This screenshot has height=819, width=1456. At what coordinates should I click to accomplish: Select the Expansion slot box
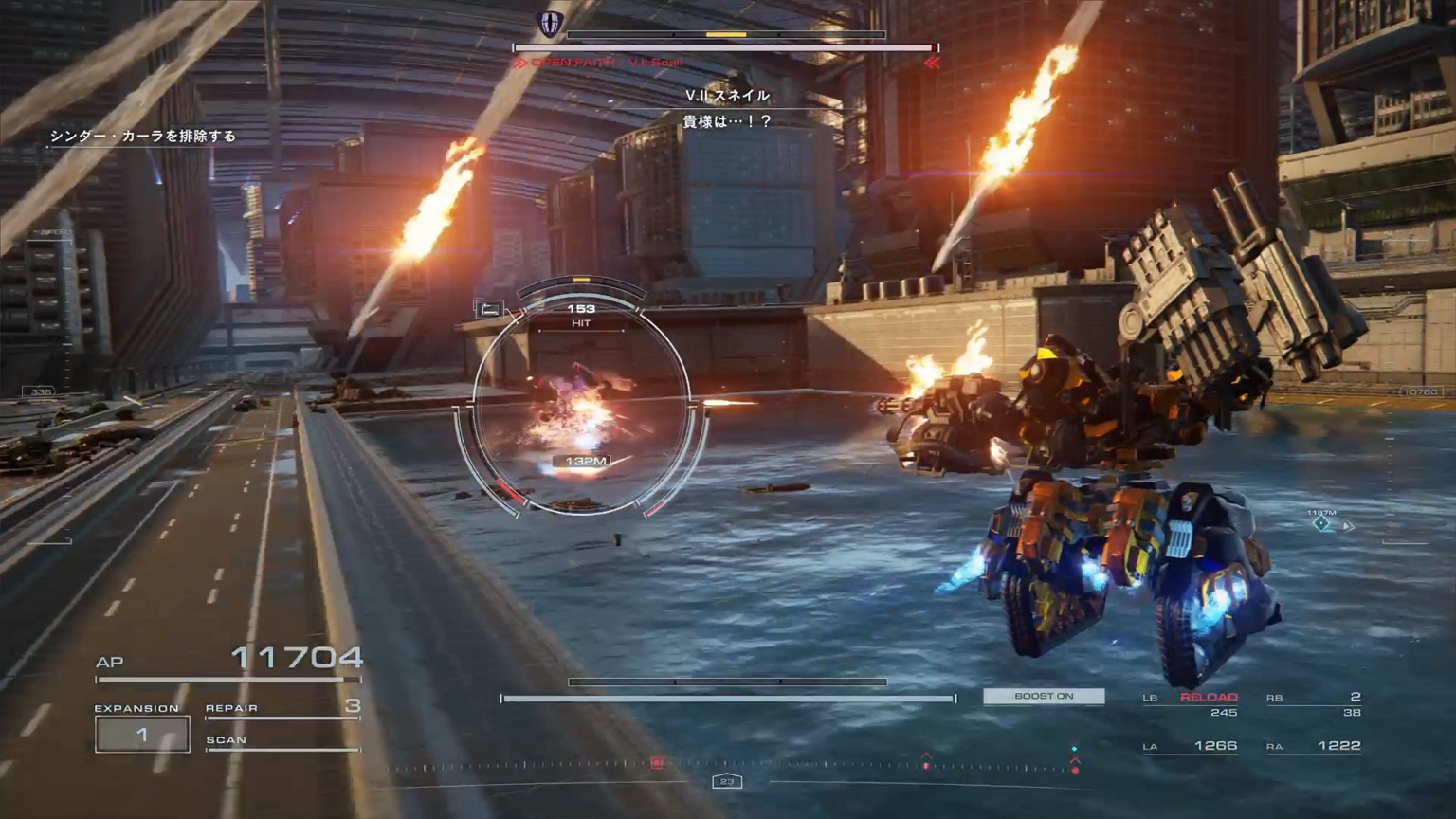142,735
